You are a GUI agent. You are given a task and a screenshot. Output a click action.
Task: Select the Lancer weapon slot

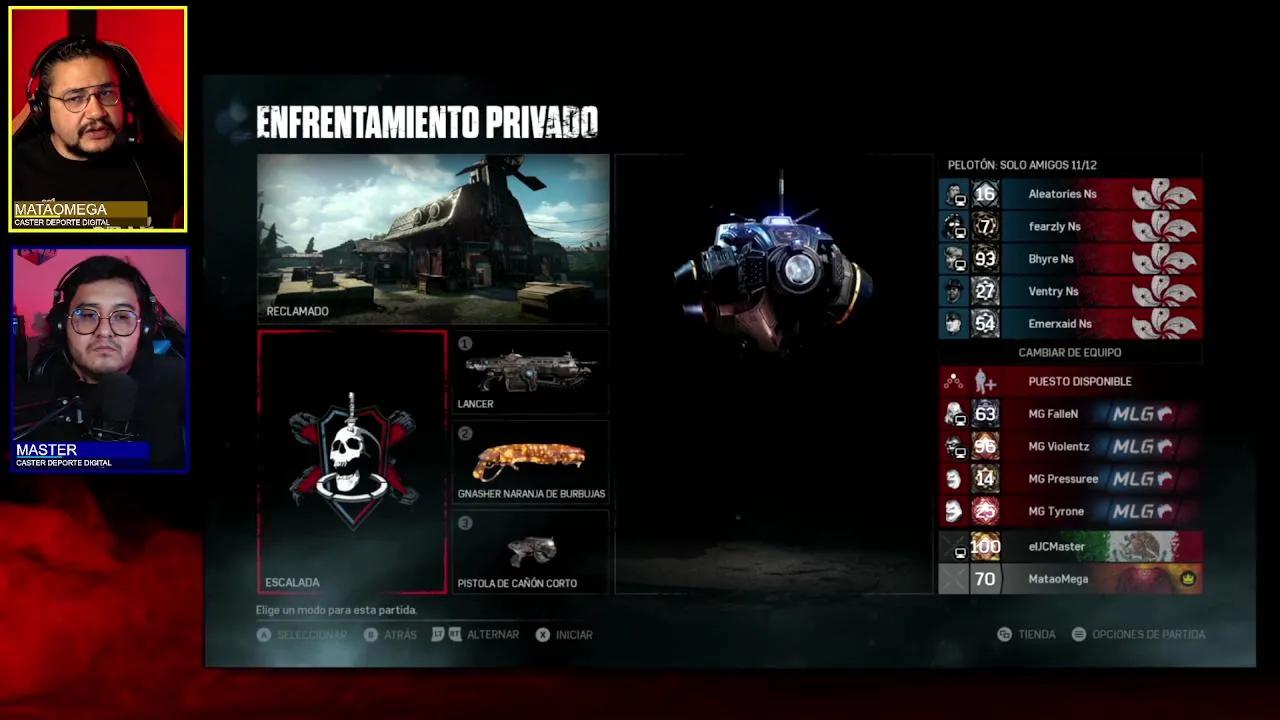531,373
